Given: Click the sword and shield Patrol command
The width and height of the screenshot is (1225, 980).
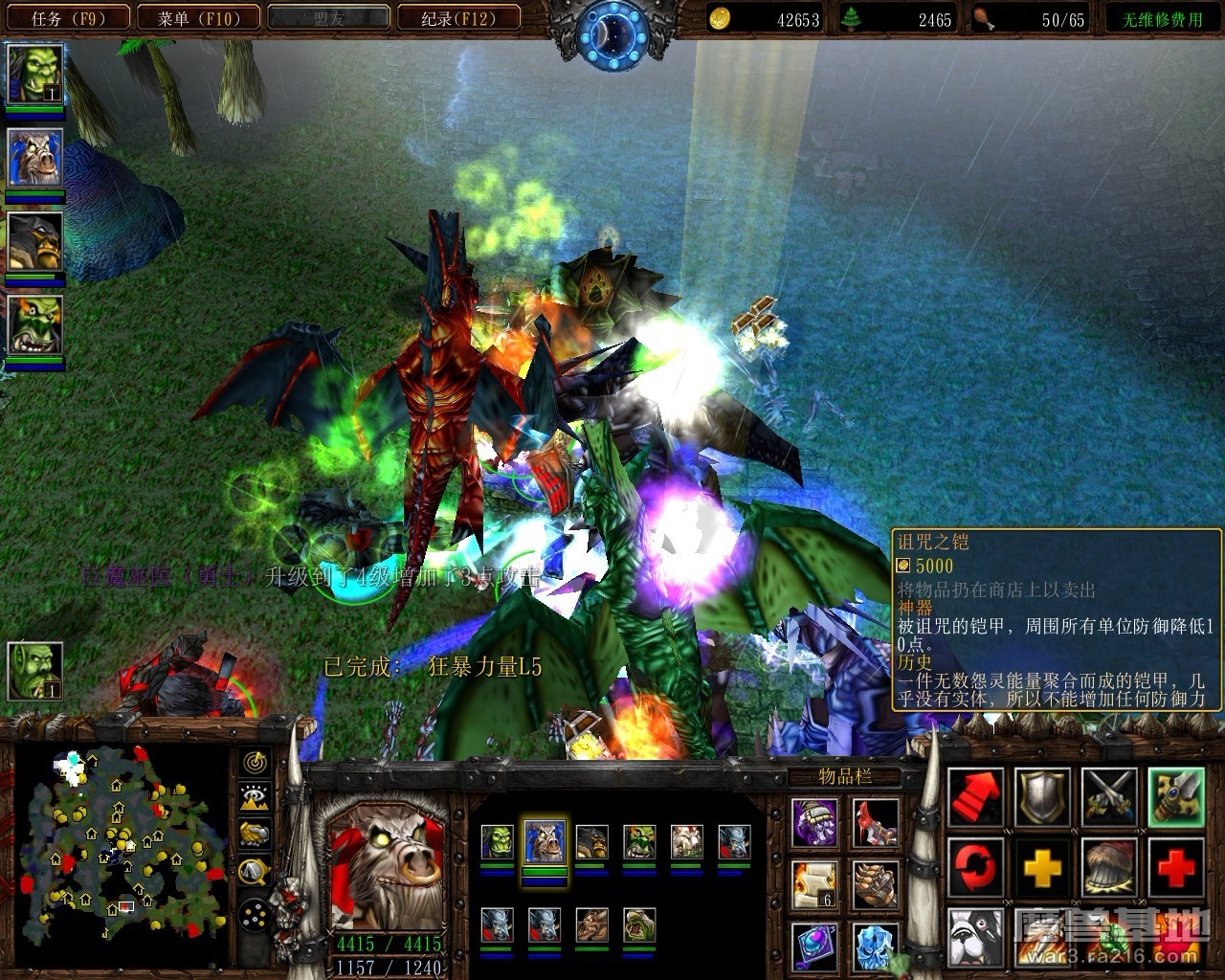Looking at the screenshot, I should click(x=1176, y=797).
